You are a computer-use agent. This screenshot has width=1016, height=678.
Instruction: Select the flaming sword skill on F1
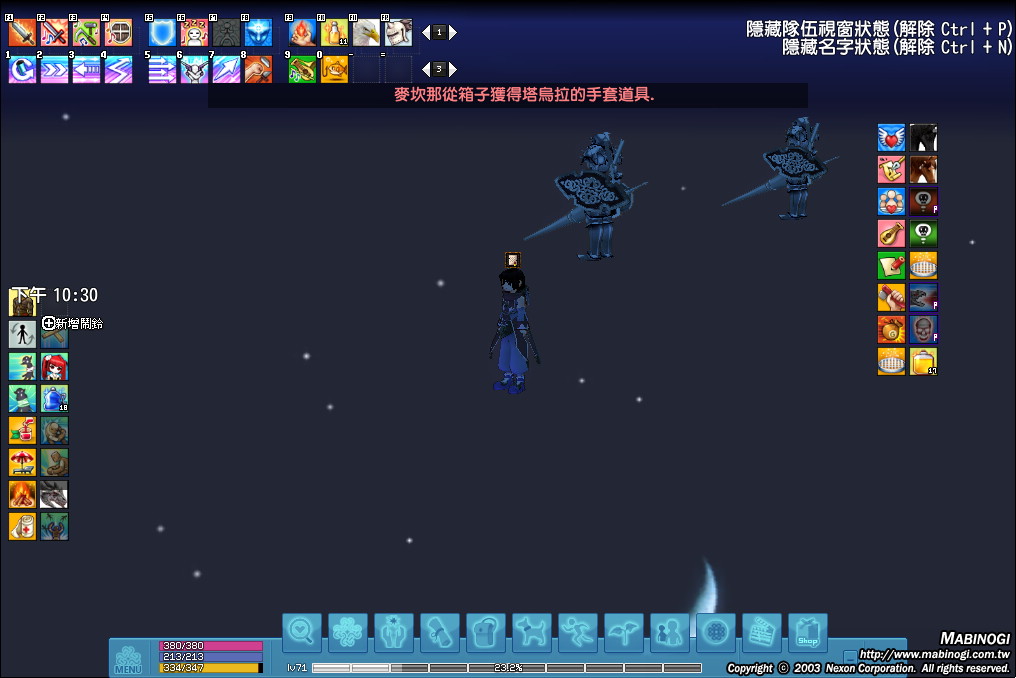point(22,33)
